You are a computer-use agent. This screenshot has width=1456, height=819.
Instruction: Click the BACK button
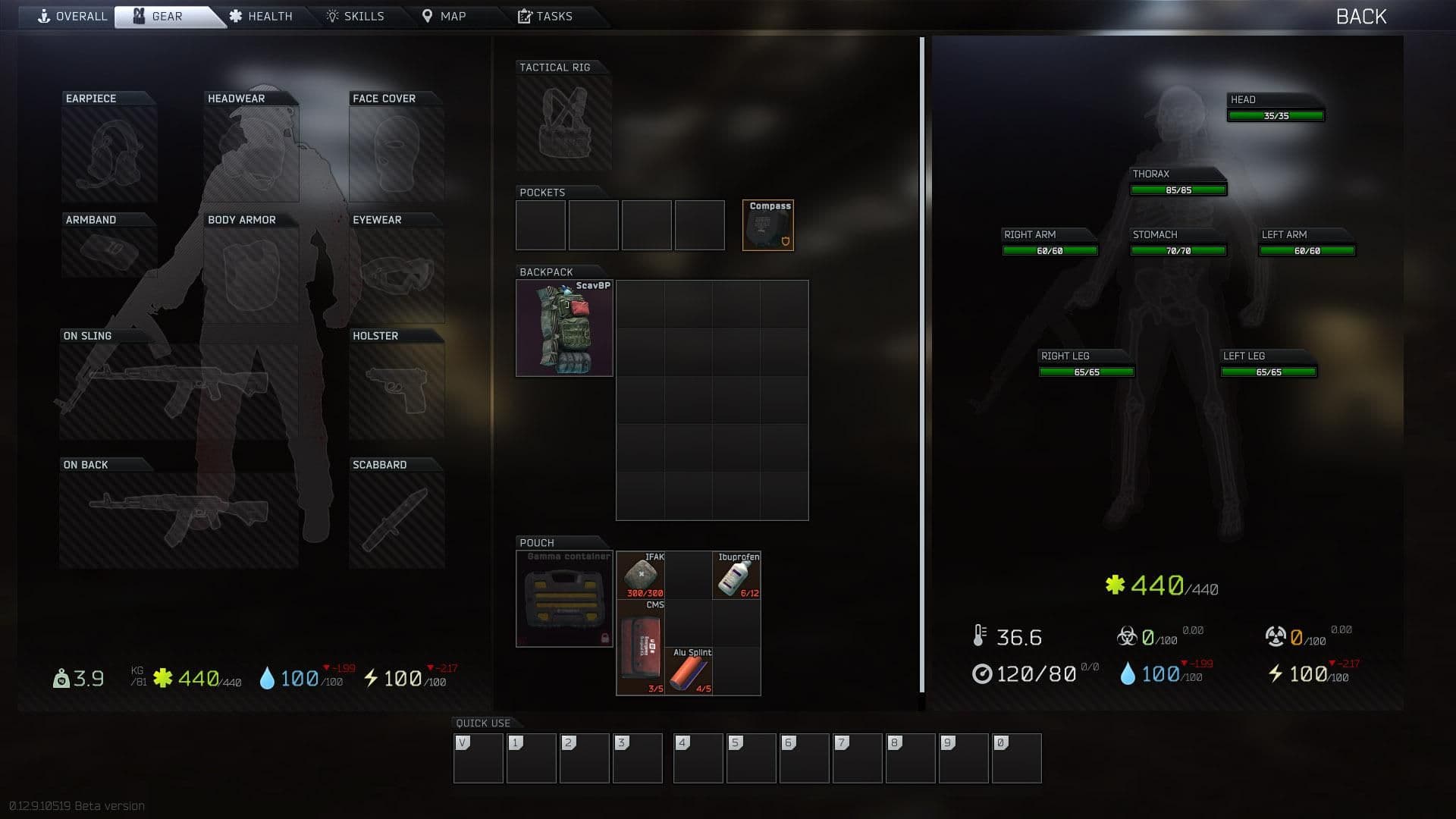click(1363, 16)
